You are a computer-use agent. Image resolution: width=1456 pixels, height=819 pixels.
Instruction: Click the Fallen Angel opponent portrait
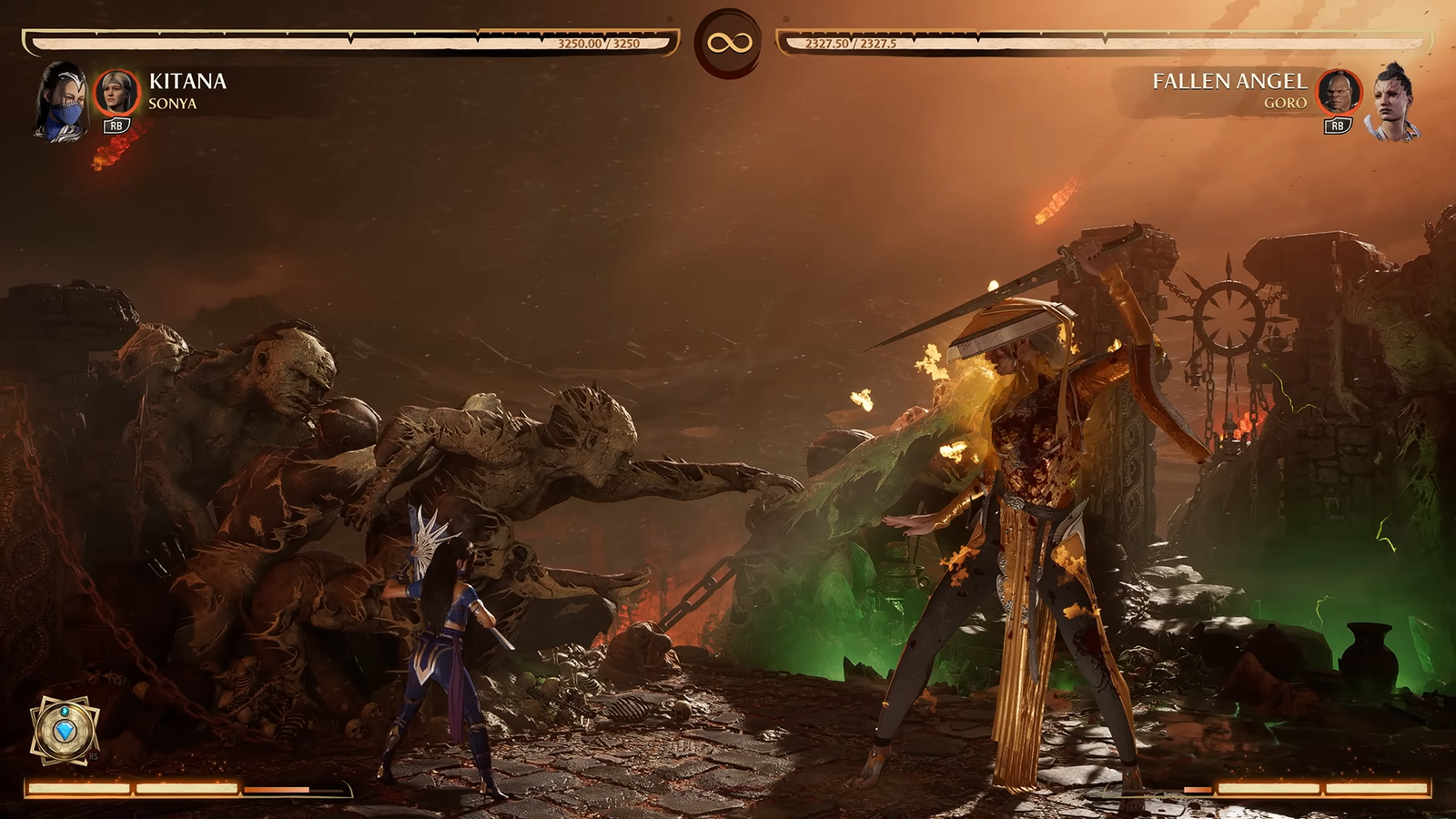[x=1394, y=102]
